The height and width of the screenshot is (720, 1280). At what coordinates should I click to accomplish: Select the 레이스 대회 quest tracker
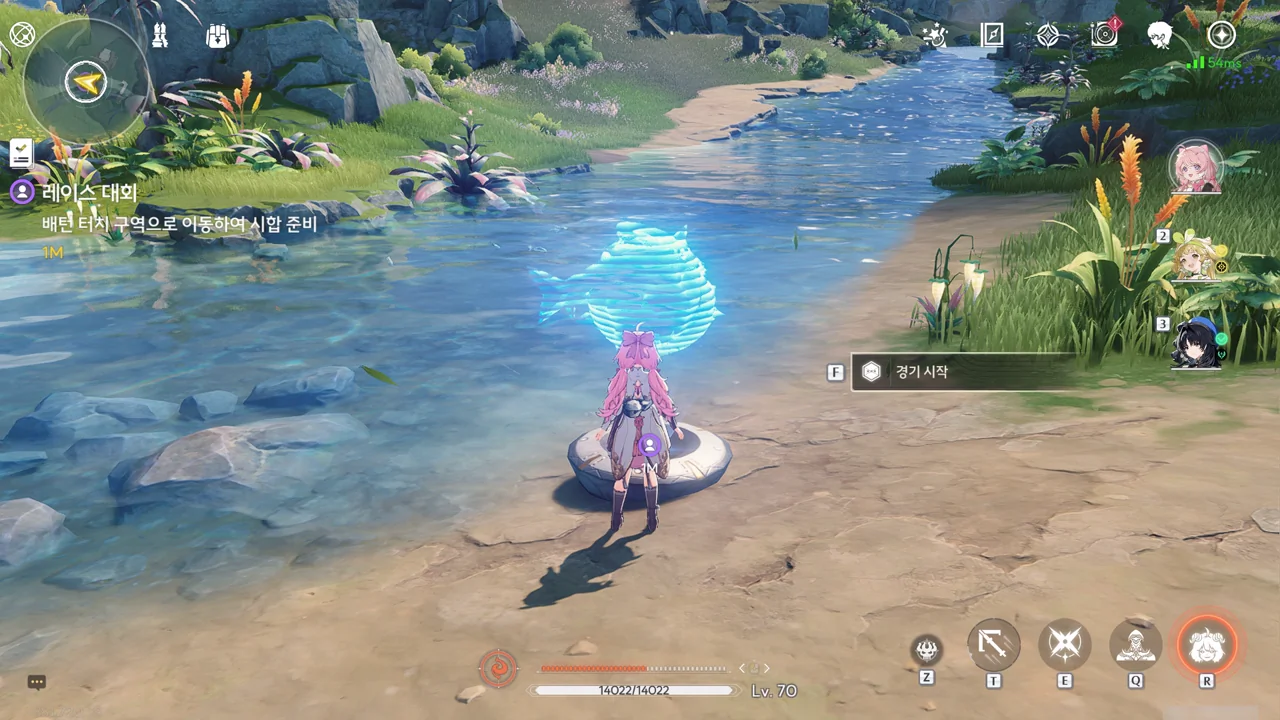[90, 192]
